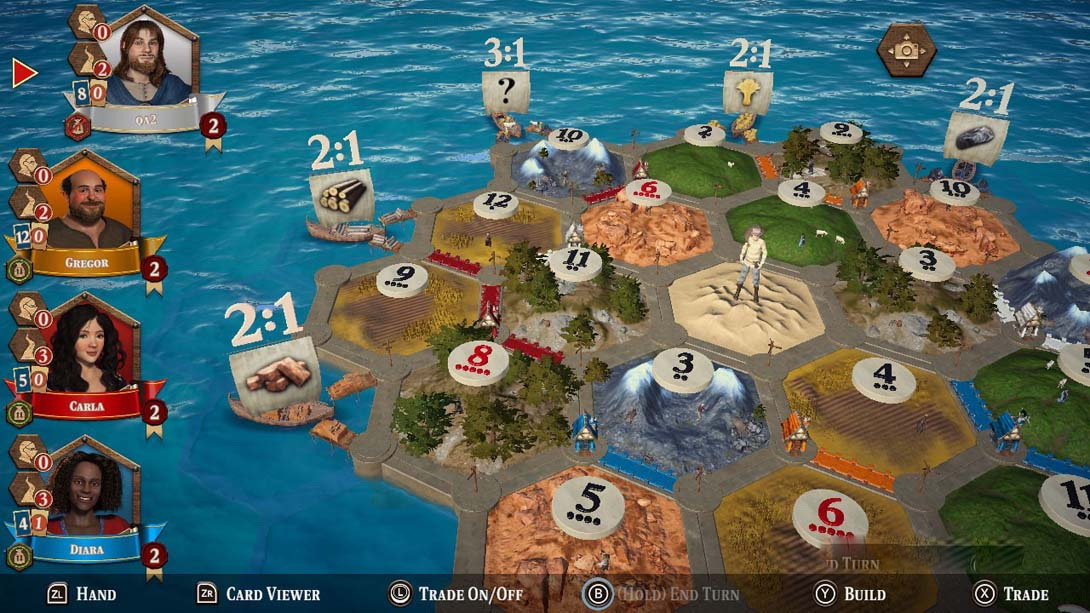Click the hexagonal camera control icon

pos(906,49)
